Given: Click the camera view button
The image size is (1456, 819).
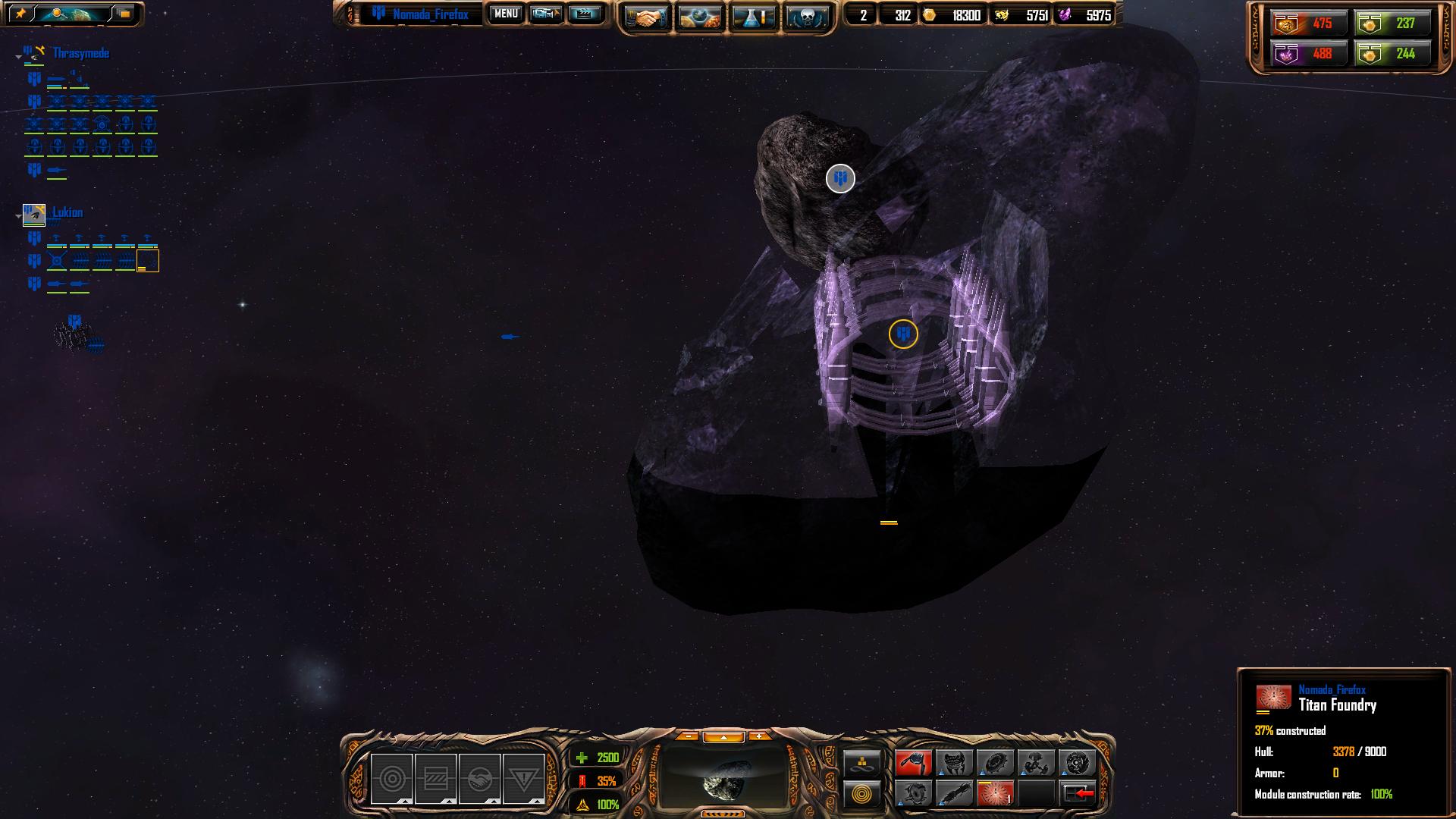Looking at the screenshot, I should (546, 14).
